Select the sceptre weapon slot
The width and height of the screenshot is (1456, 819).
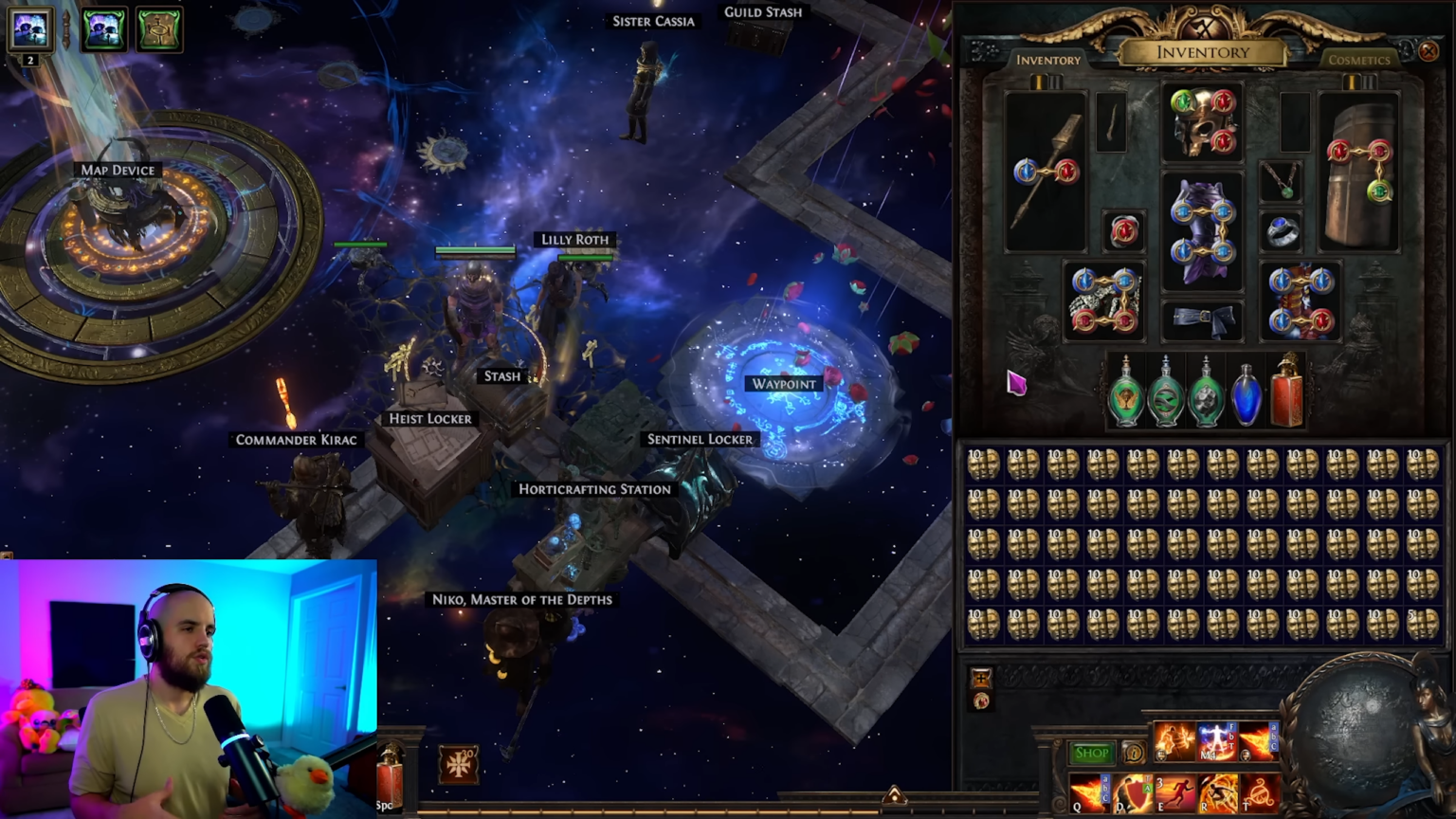pos(1045,172)
